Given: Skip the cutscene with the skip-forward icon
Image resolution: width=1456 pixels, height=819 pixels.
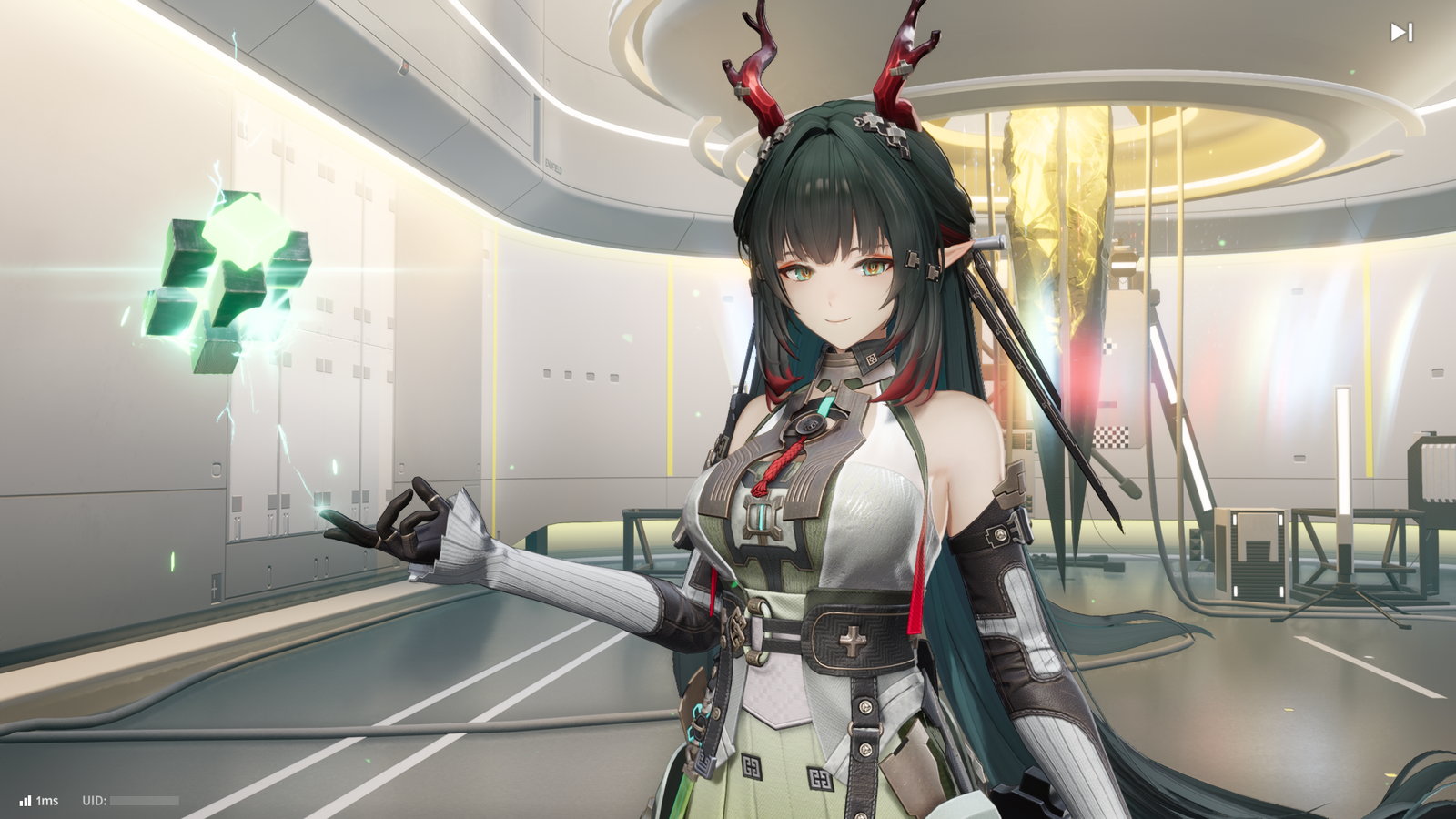Looking at the screenshot, I should click(1400, 33).
